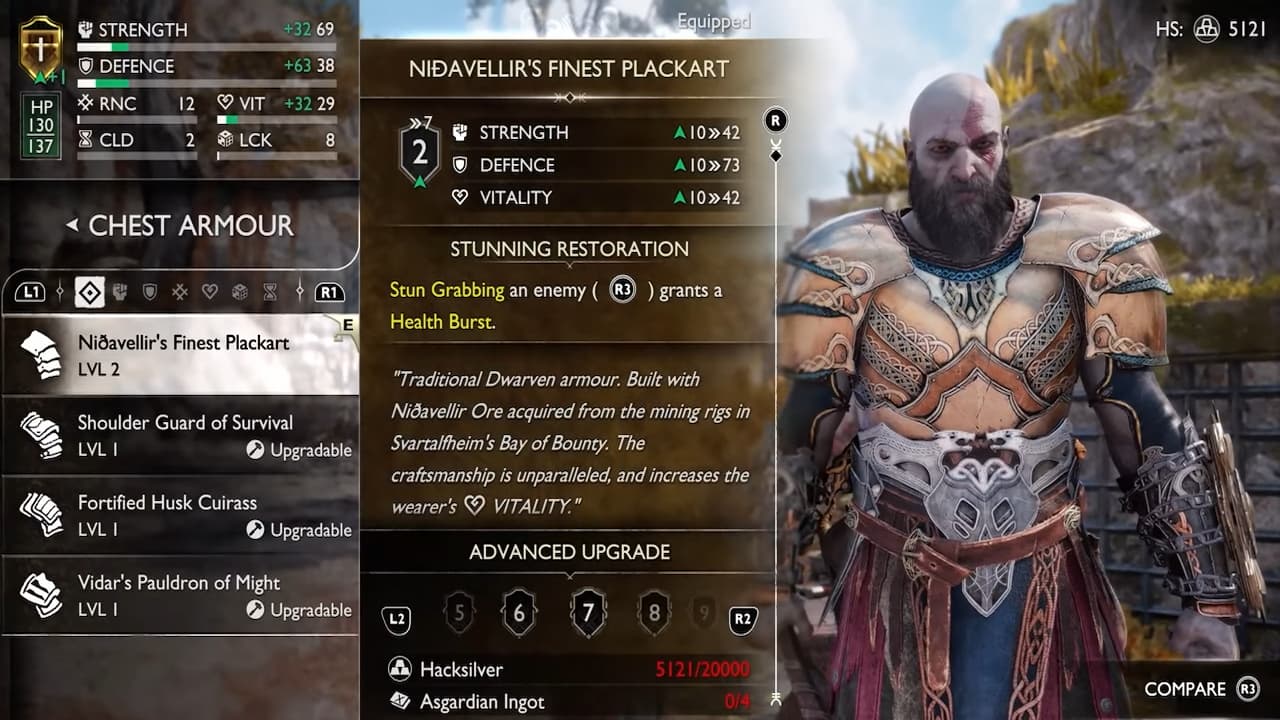The image size is (1280, 720).
Task: Toggle the R3 stat details indicator
Action: [774, 119]
